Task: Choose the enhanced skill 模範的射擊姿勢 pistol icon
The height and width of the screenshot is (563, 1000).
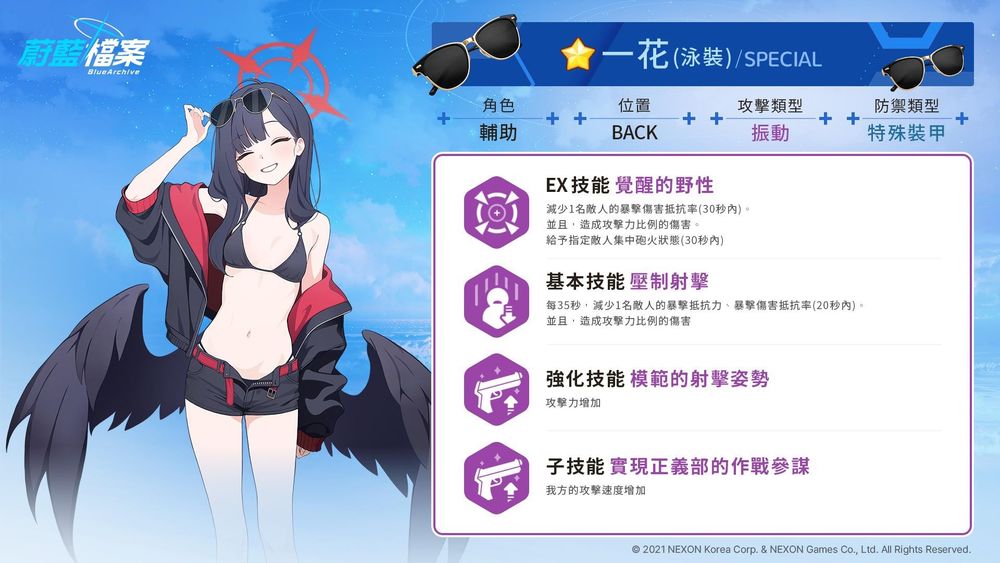Action: [497, 388]
